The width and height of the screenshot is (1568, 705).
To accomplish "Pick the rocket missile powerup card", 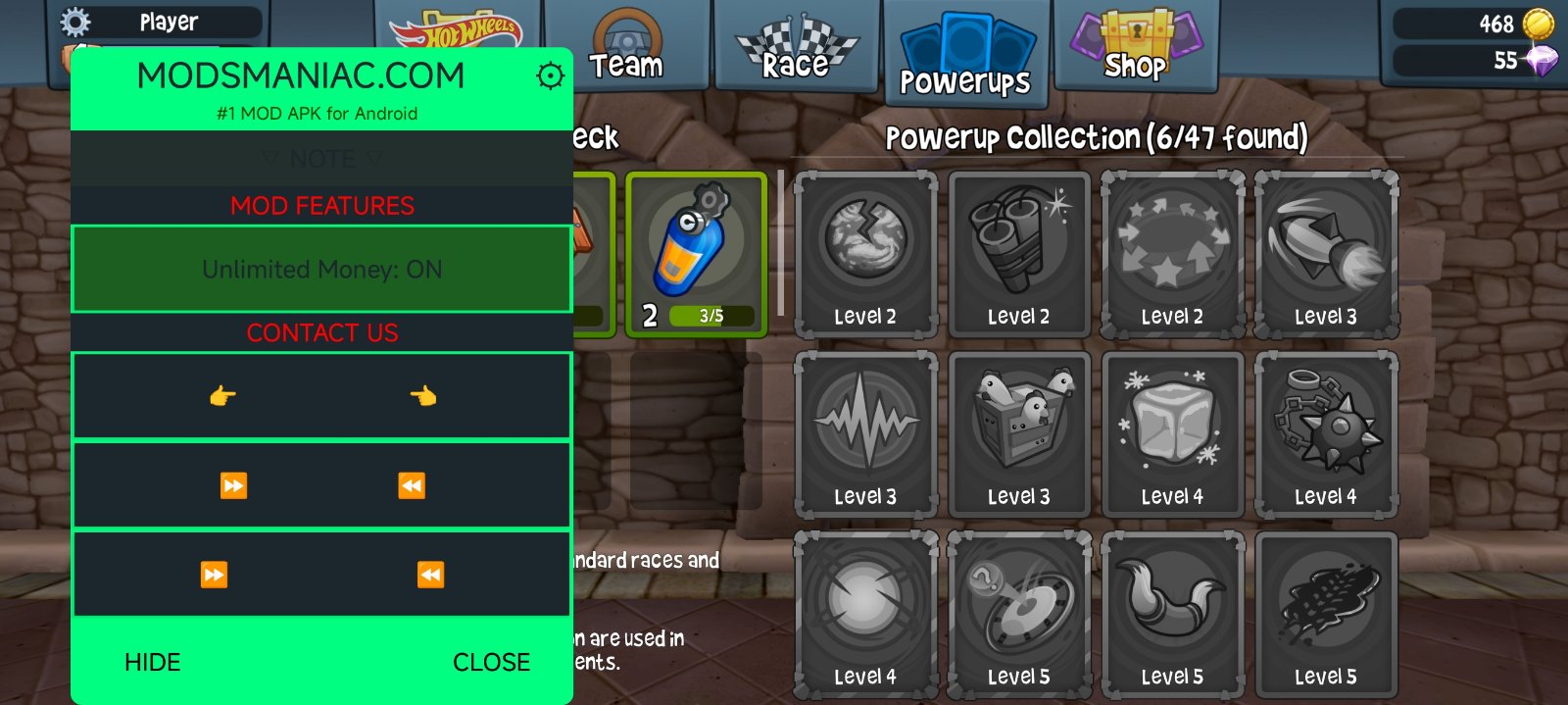I will [1325, 253].
